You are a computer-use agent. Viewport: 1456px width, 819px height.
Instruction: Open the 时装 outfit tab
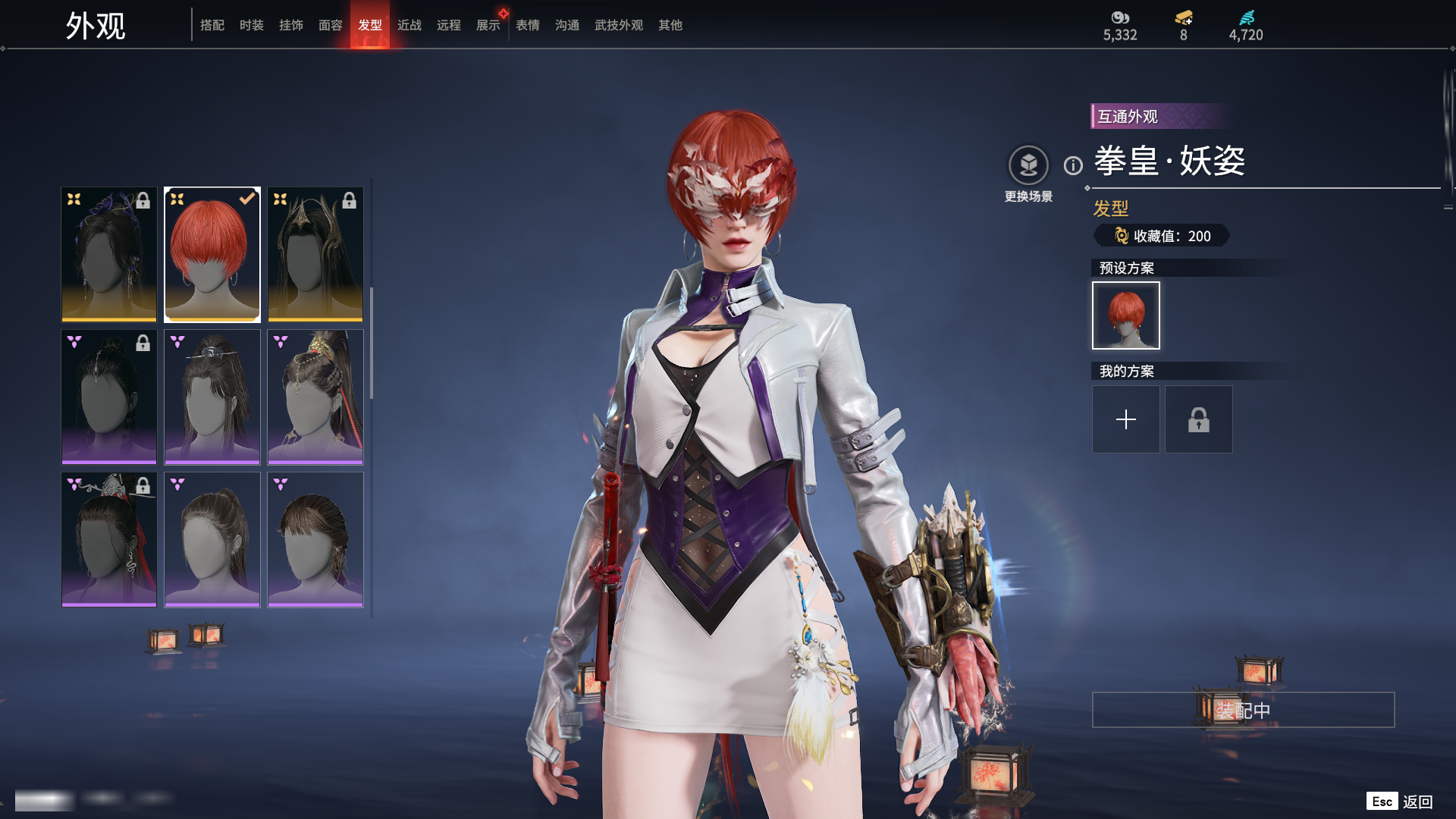click(252, 25)
